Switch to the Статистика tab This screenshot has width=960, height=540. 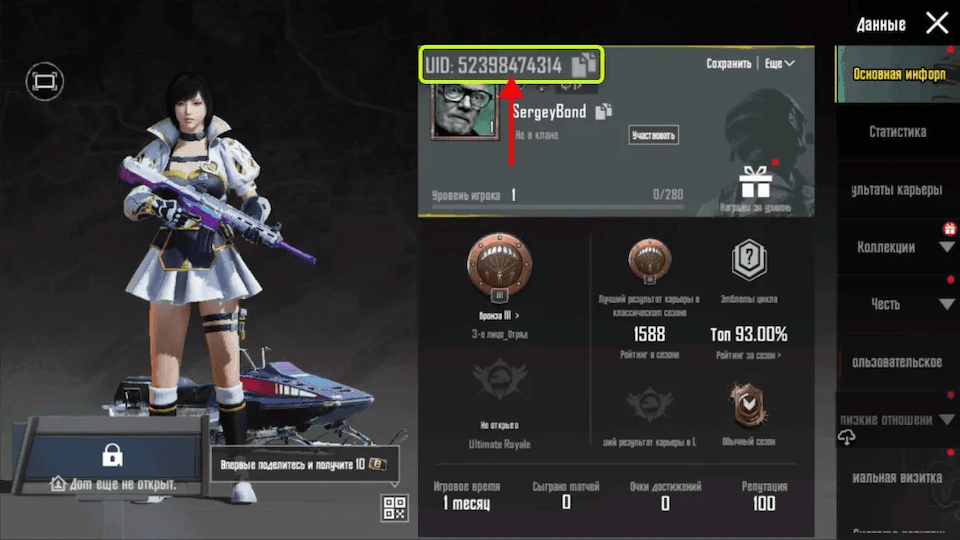(x=897, y=132)
